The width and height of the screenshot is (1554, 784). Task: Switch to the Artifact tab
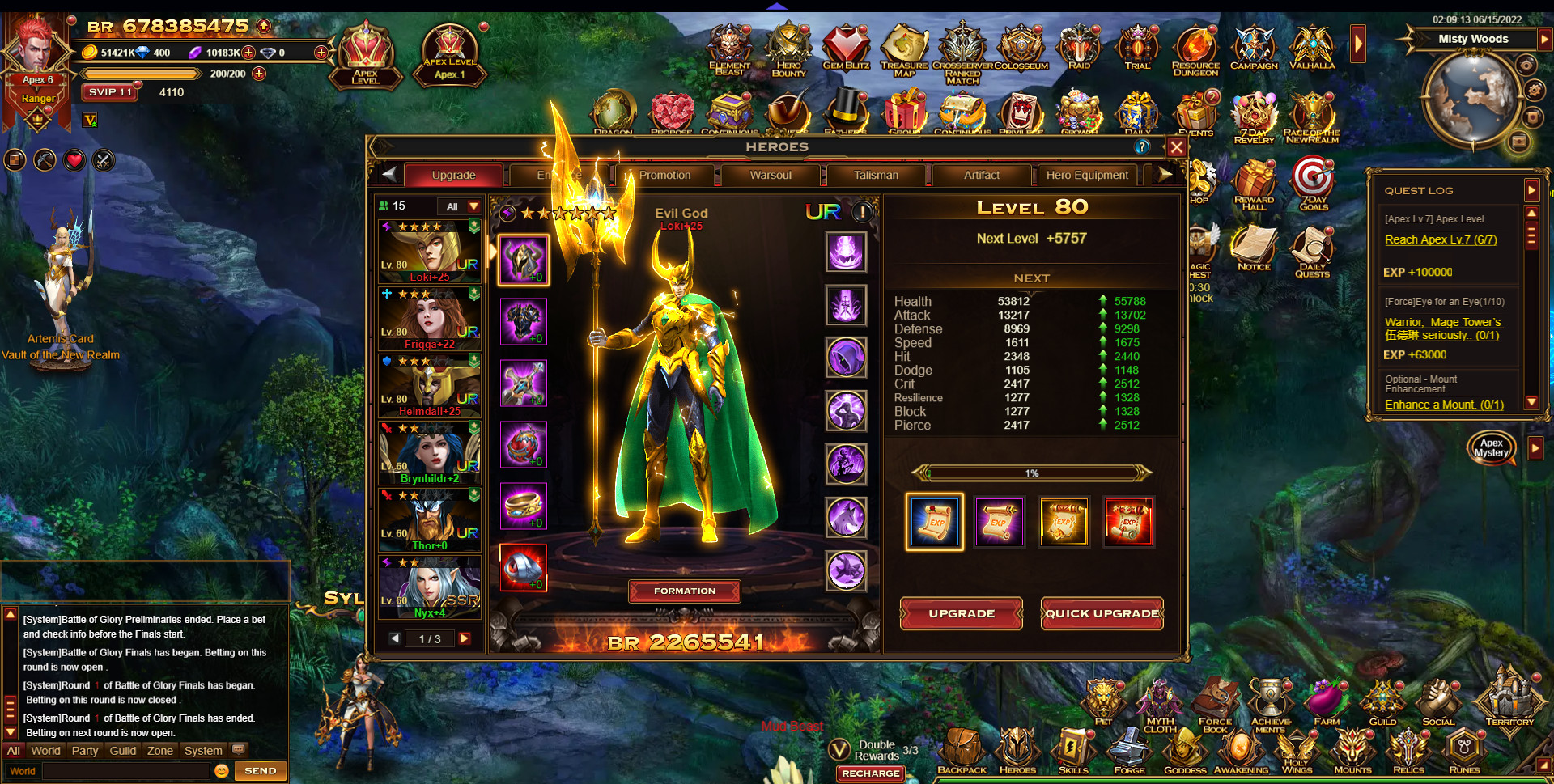[x=981, y=175]
